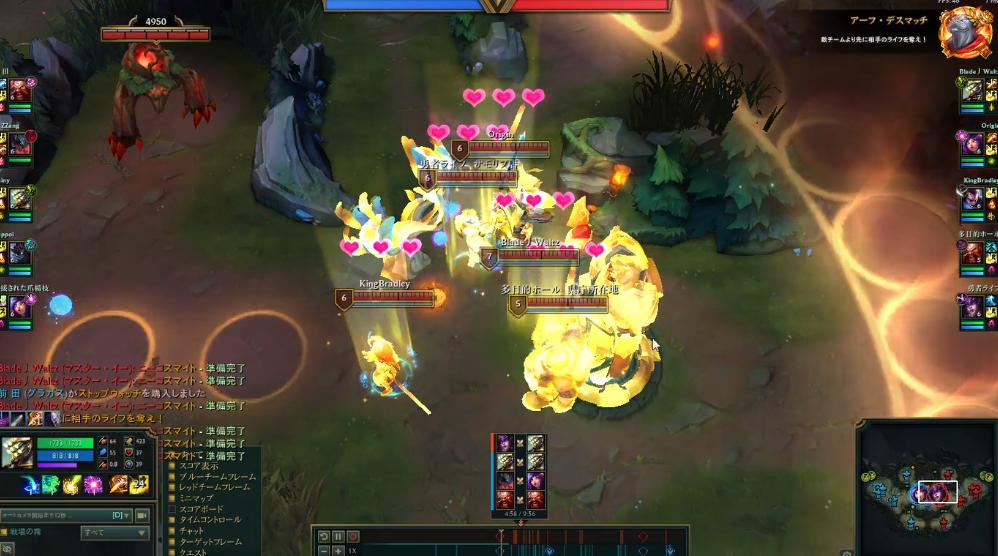Image resolution: width=998 pixels, height=556 pixels.
Task: Enable the スコアボード checkbox
Action: pos(172,509)
